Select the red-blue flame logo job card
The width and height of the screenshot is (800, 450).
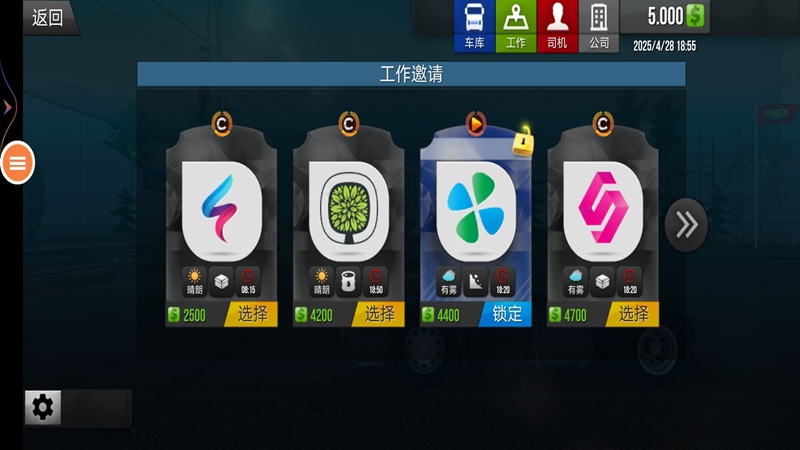222,209
